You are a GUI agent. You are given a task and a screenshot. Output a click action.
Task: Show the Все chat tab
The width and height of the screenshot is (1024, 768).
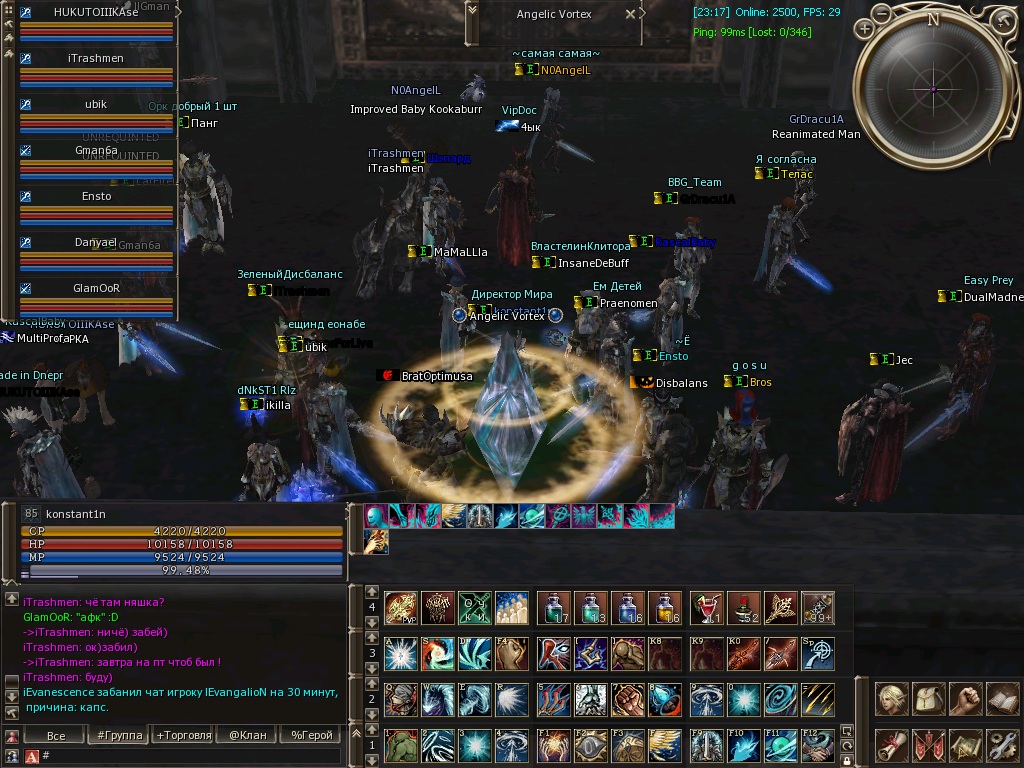pos(56,735)
